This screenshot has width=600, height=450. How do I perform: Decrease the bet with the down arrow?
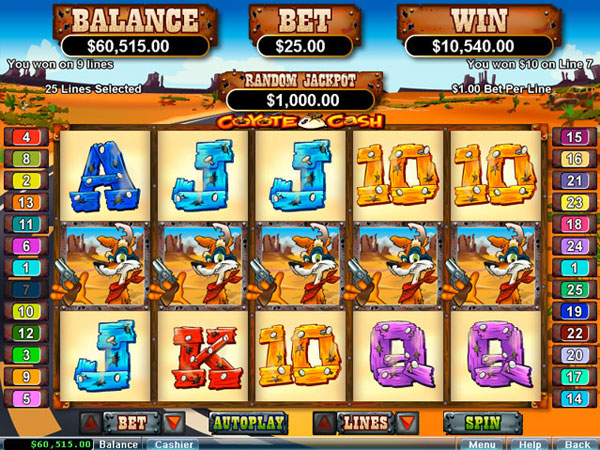pos(173,422)
